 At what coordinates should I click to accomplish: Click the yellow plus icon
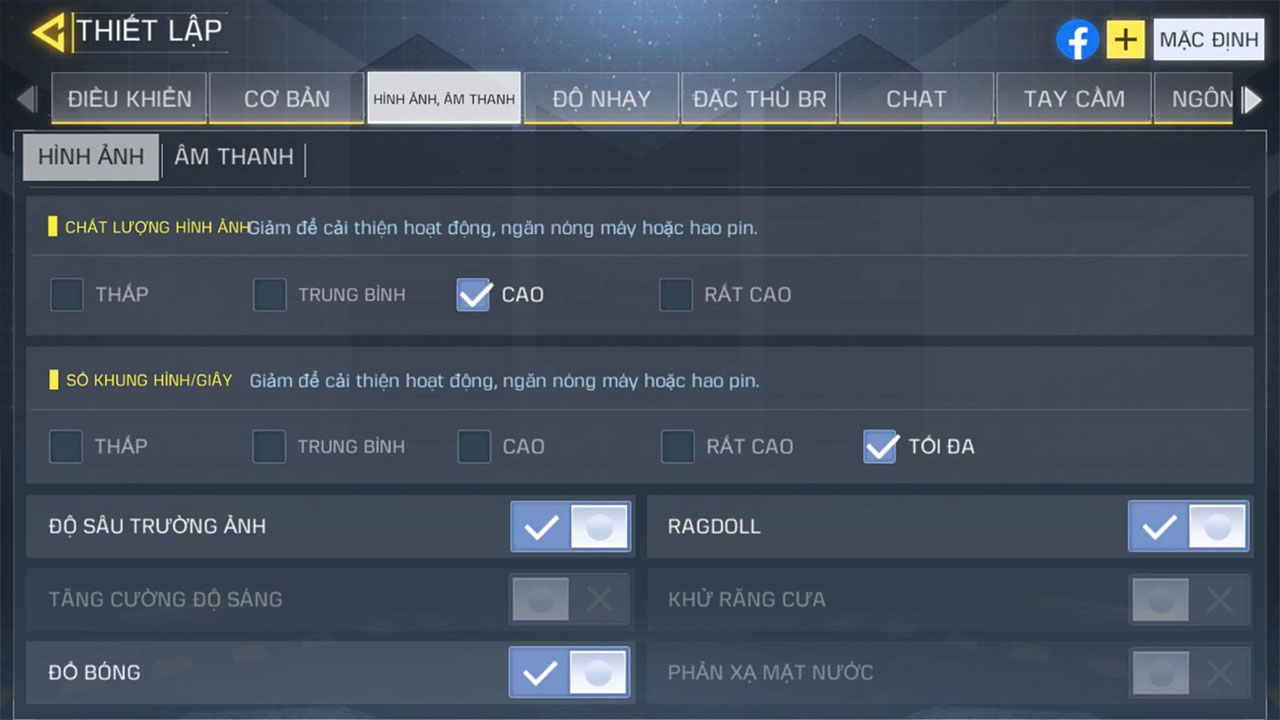pyautogui.click(x=1125, y=40)
